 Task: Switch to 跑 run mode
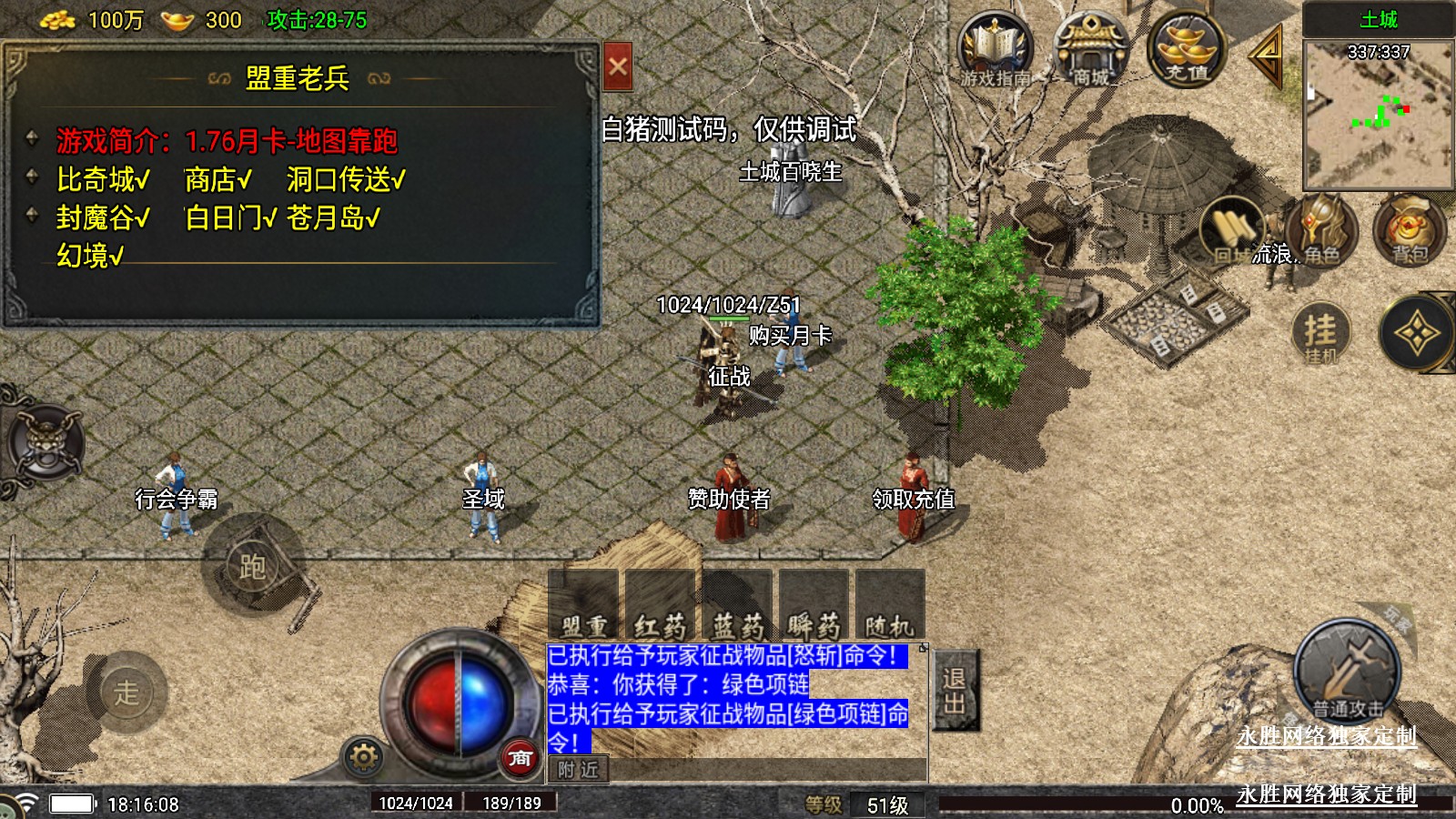252,566
